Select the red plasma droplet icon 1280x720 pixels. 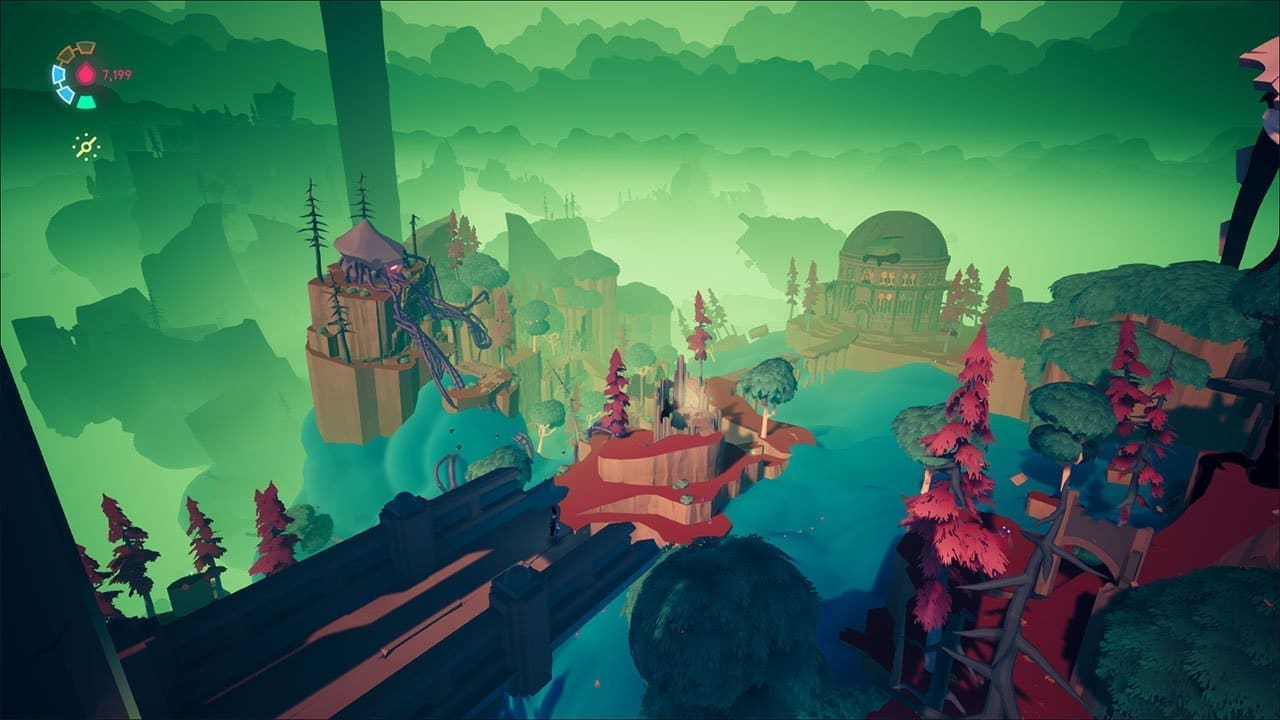(x=85, y=74)
